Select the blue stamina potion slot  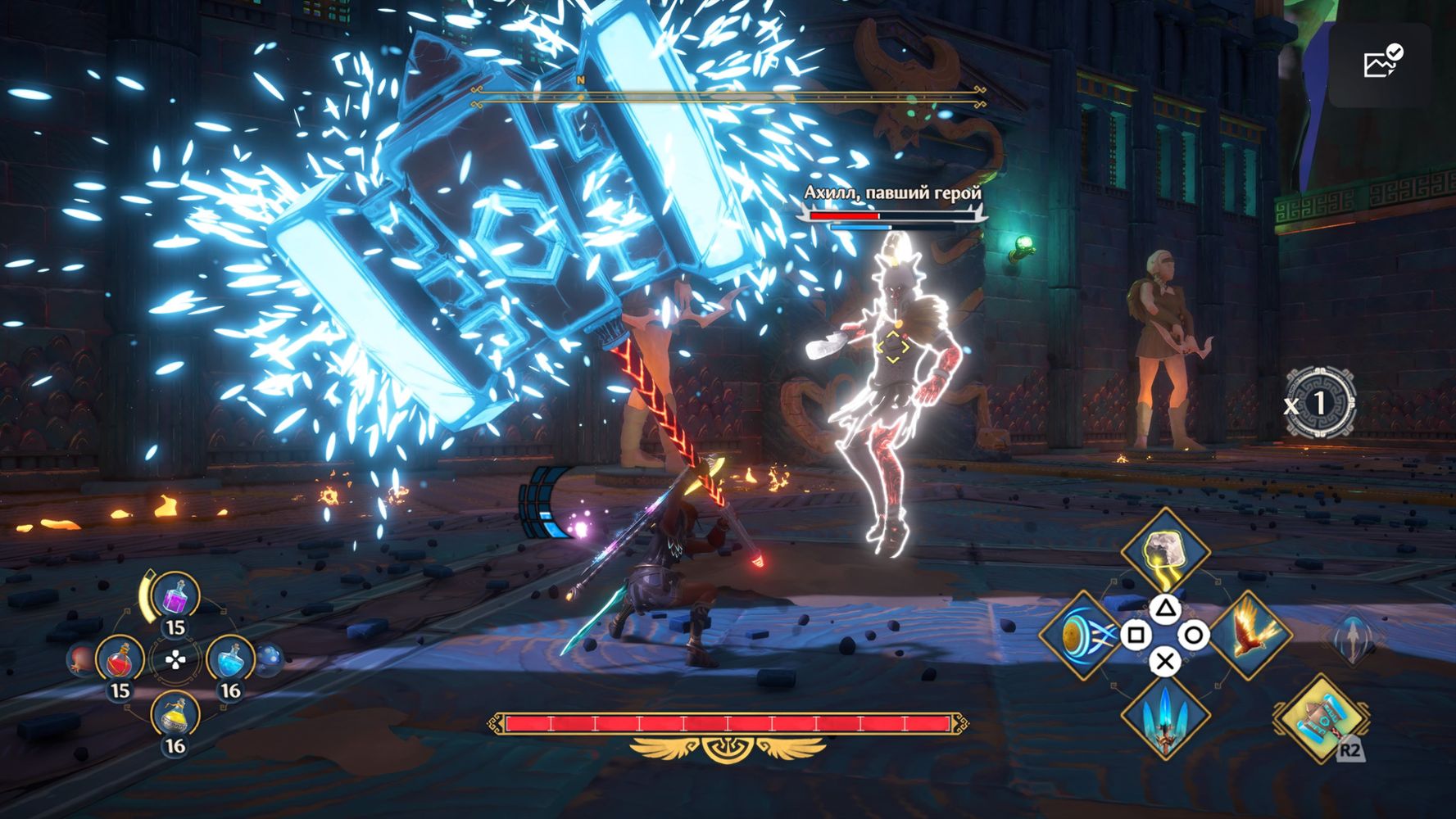tap(230, 659)
